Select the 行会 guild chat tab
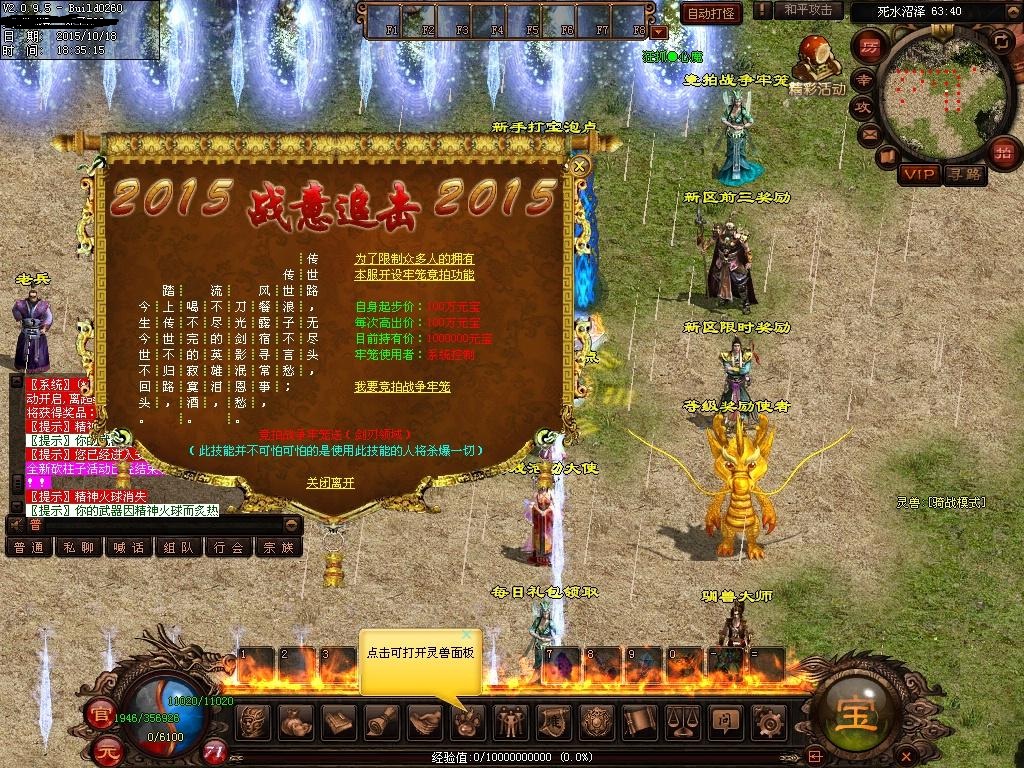This screenshot has width=1024, height=768. (x=228, y=547)
